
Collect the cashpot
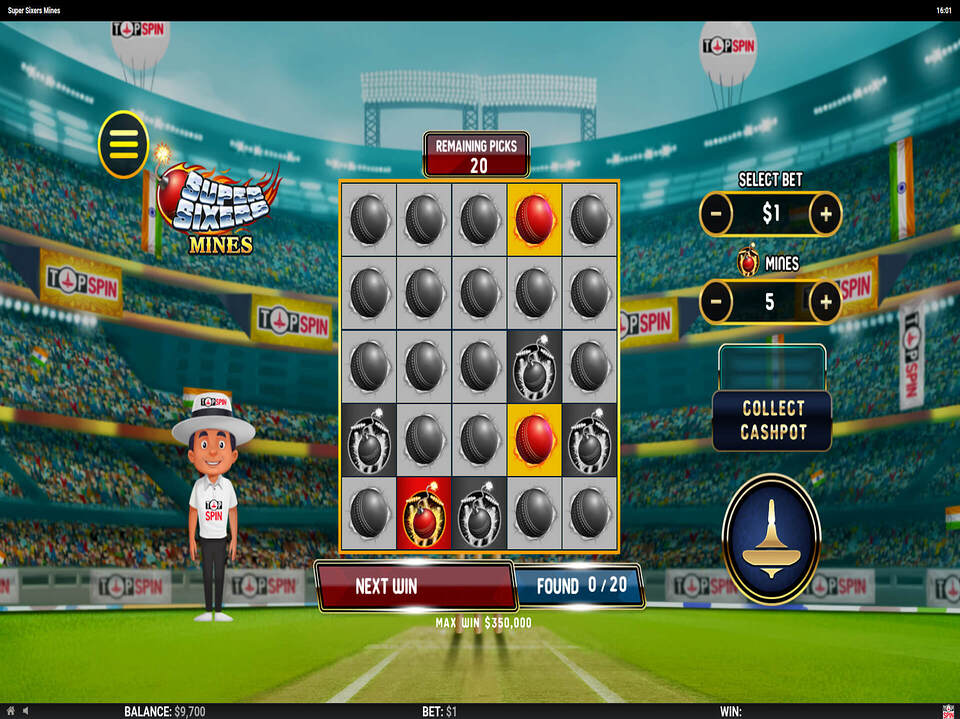pyautogui.click(x=772, y=421)
